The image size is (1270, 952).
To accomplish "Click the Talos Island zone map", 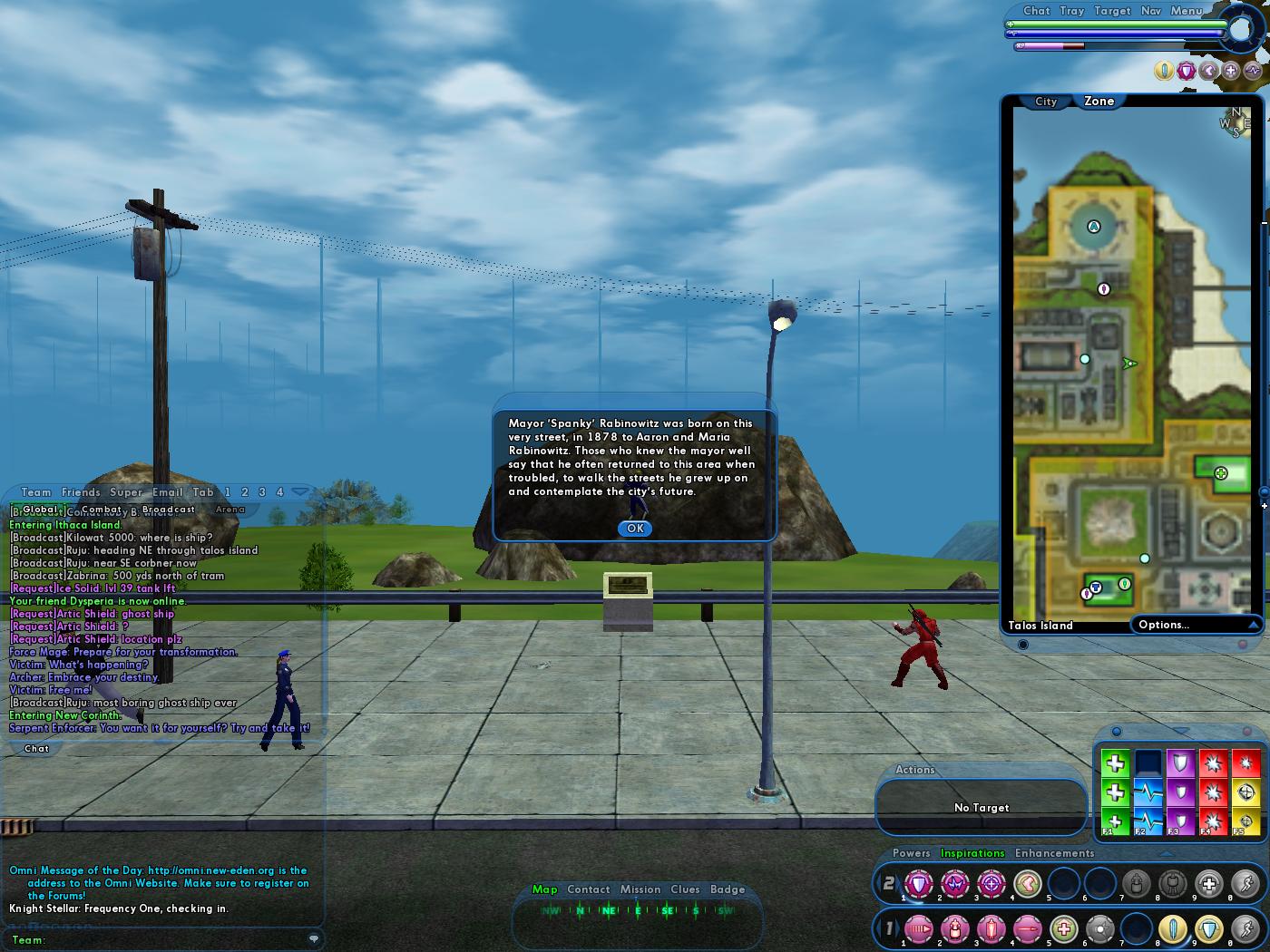I will click(x=1134, y=381).
